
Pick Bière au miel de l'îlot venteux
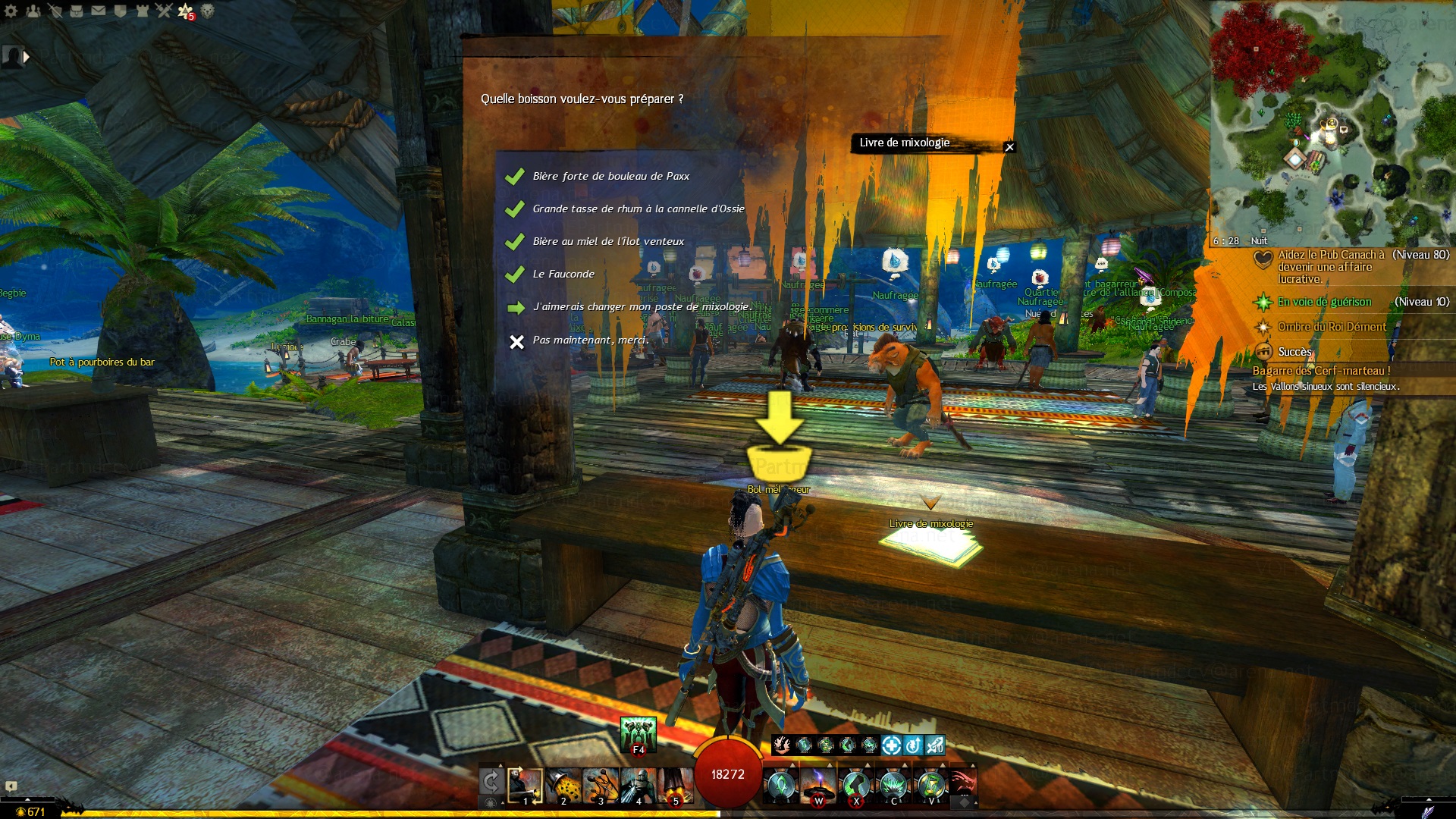click(x=607, y=241)
